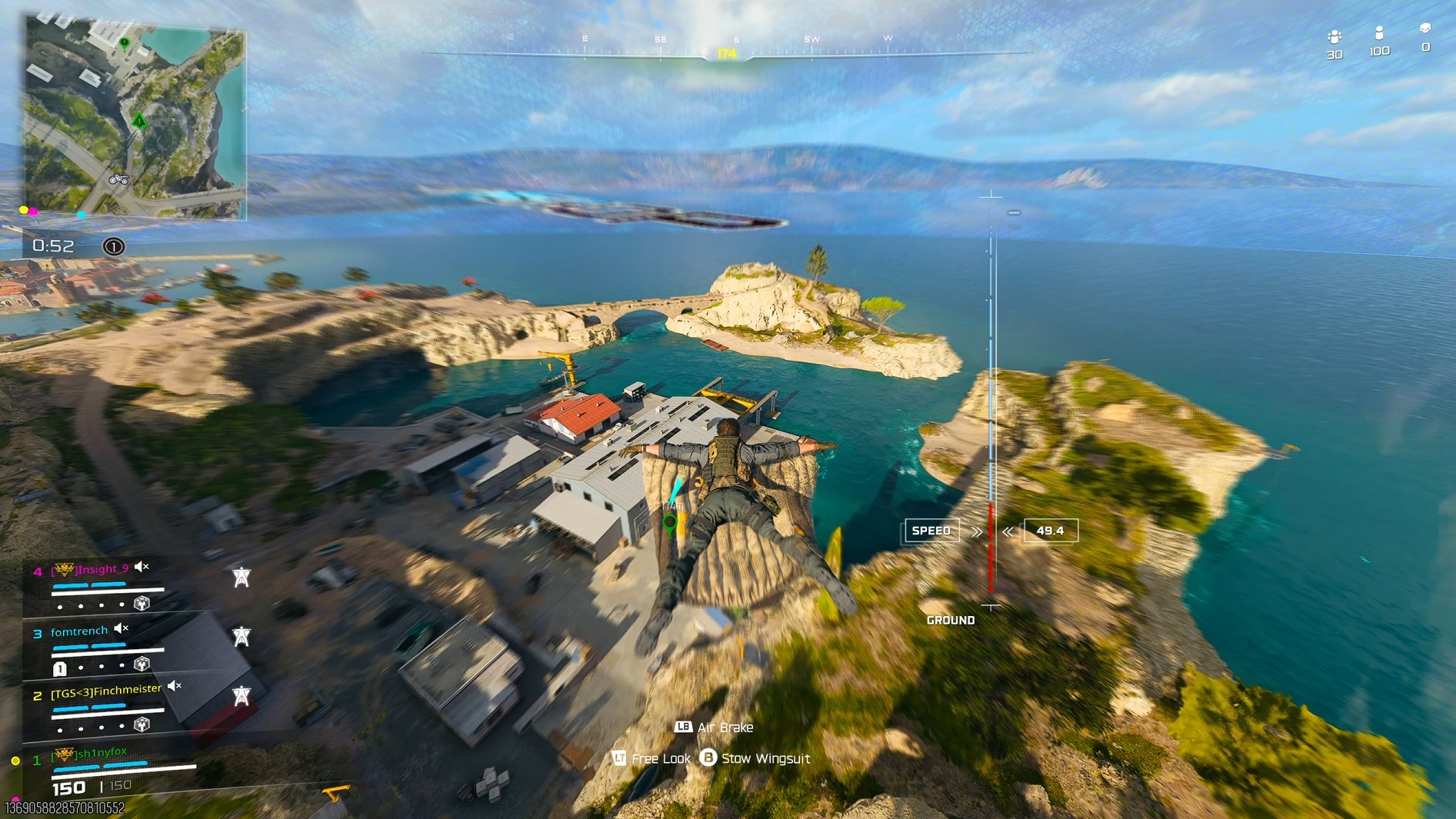The image size is (1456, 819).
Task: Select the green ping marker on the minimap
Action: click(x=125, y=43)
